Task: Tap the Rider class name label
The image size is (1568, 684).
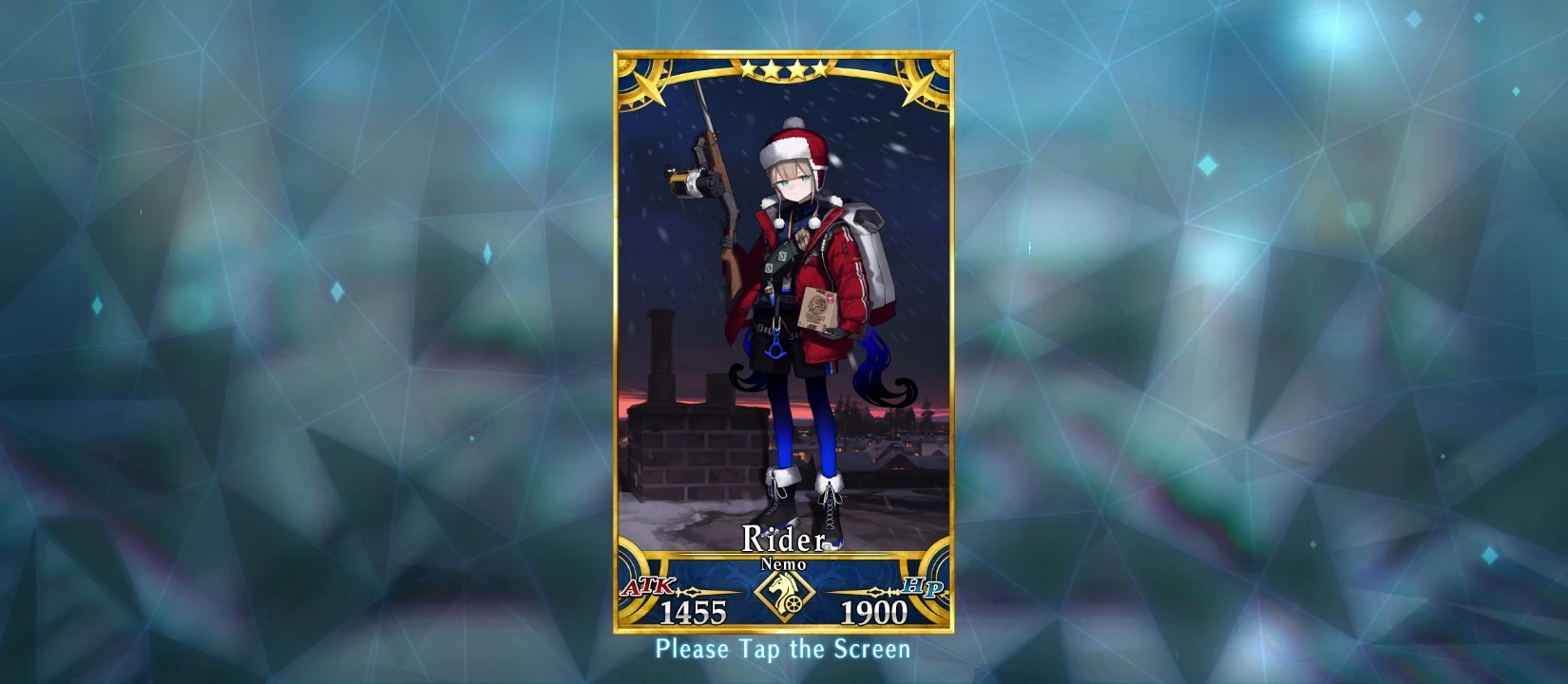Action: (x=783, y=540)
